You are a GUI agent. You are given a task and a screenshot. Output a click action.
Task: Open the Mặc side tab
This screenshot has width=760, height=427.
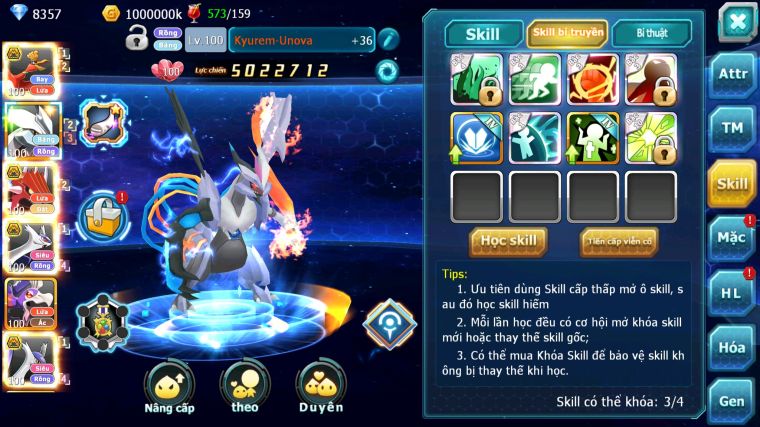[x=732, y=238]
